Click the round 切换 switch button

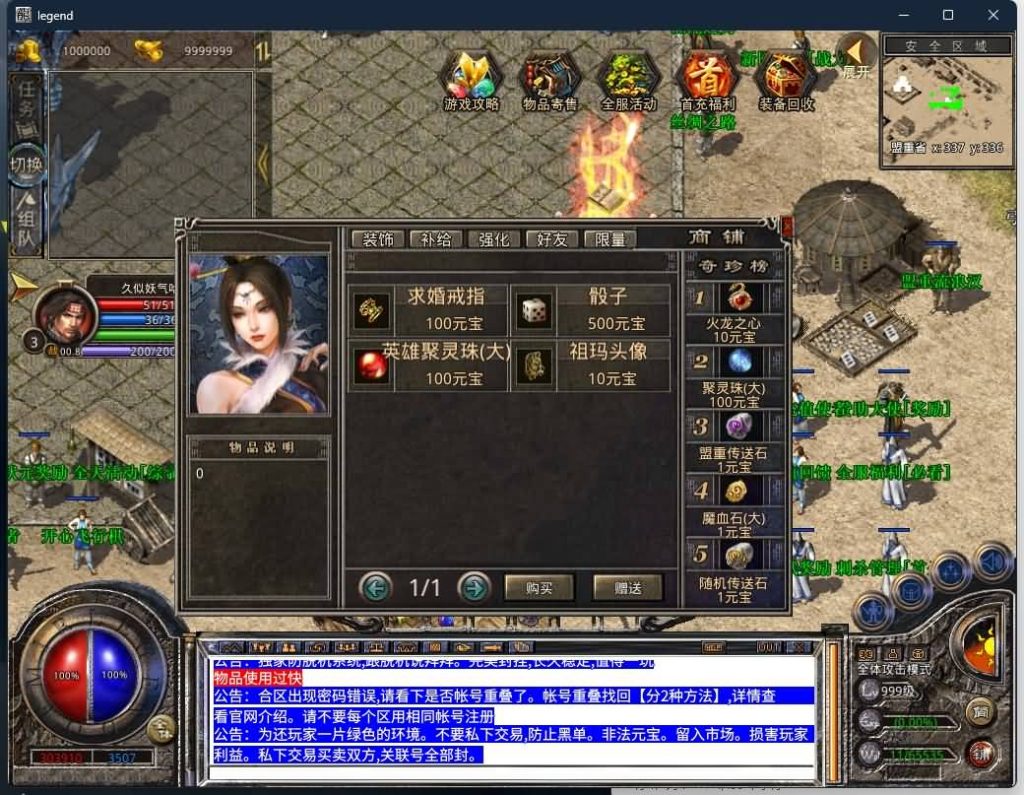(x=27, y=165)
